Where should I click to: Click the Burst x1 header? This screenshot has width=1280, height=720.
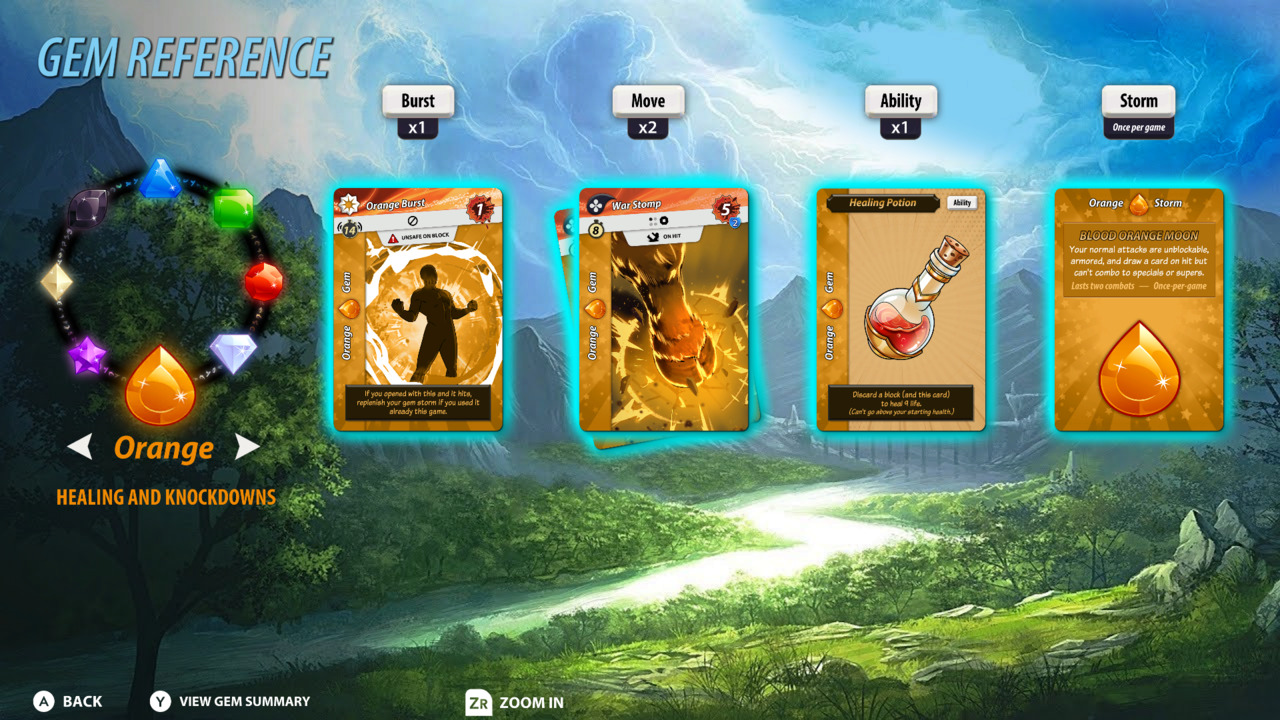pyautogui.click(x=417, y=109)
